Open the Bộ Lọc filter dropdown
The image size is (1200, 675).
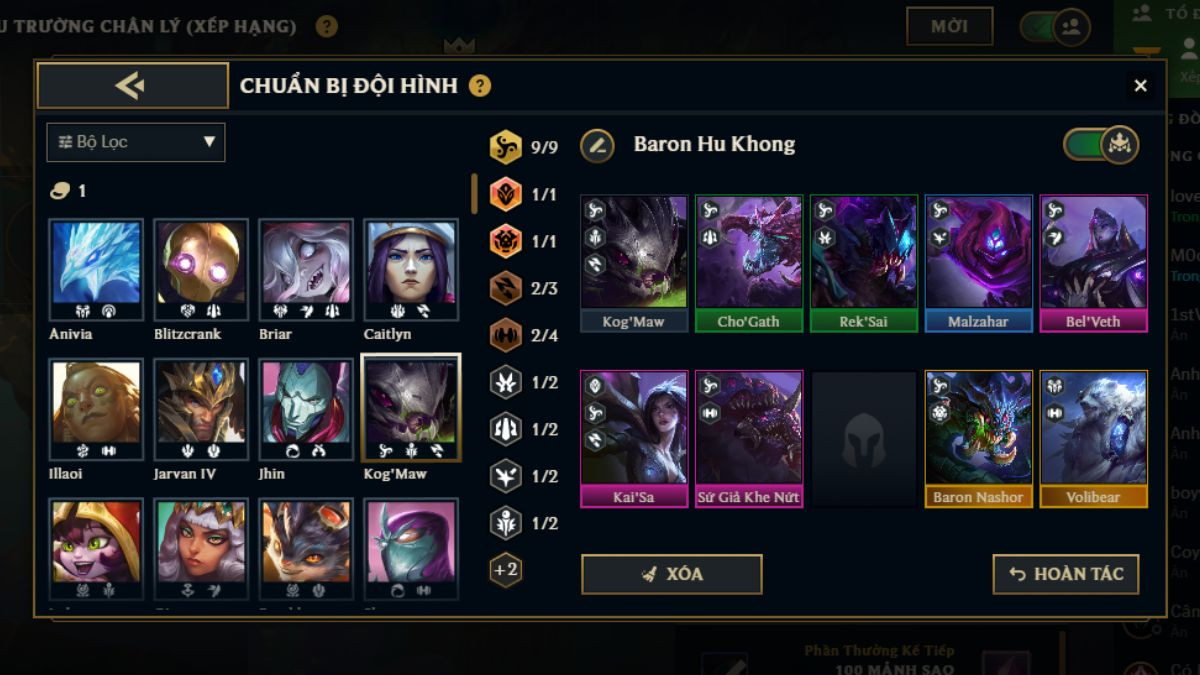(x=136, y=142)
